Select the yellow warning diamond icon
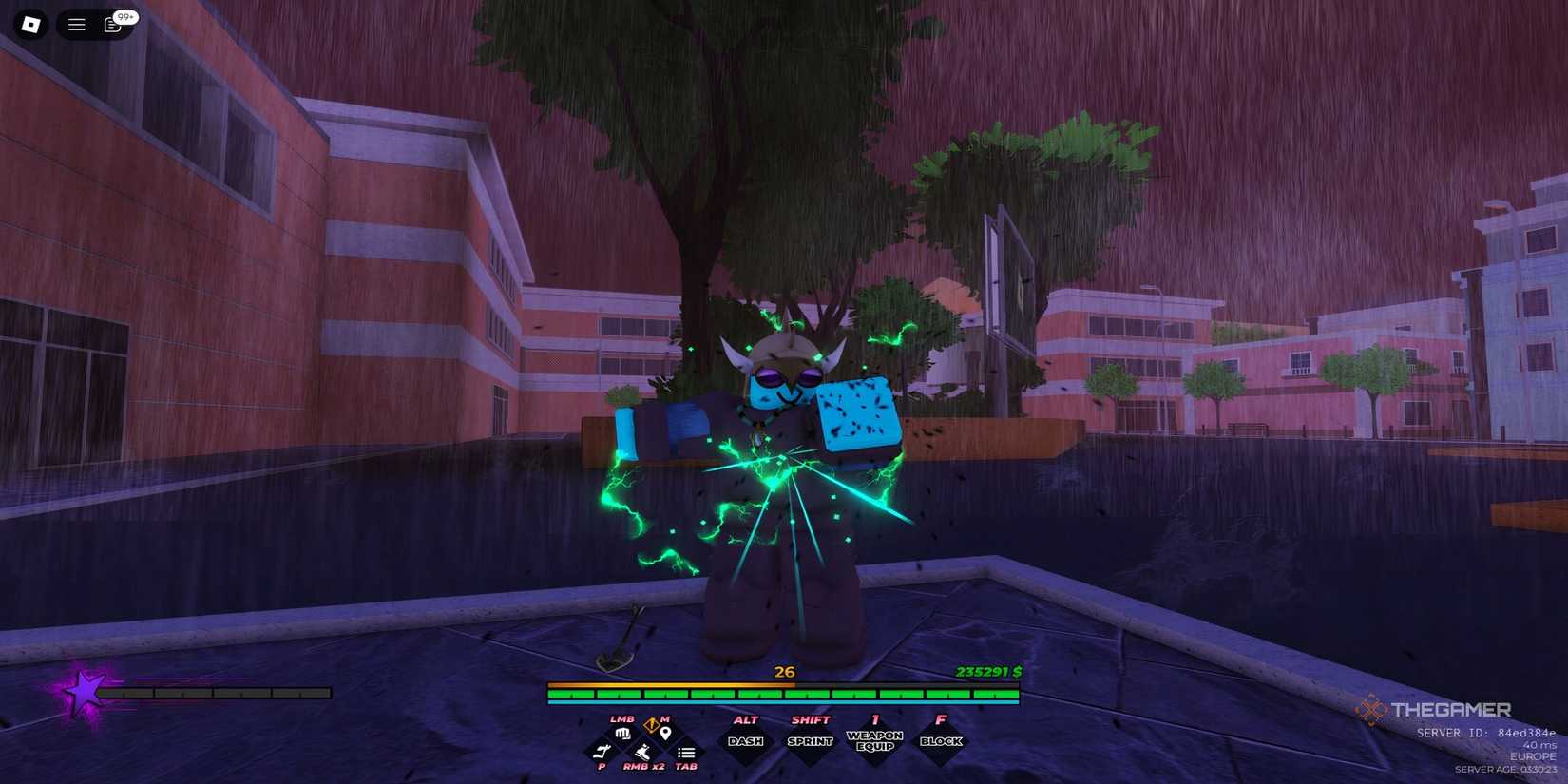Screen dimensions: 1568x784 650,724
